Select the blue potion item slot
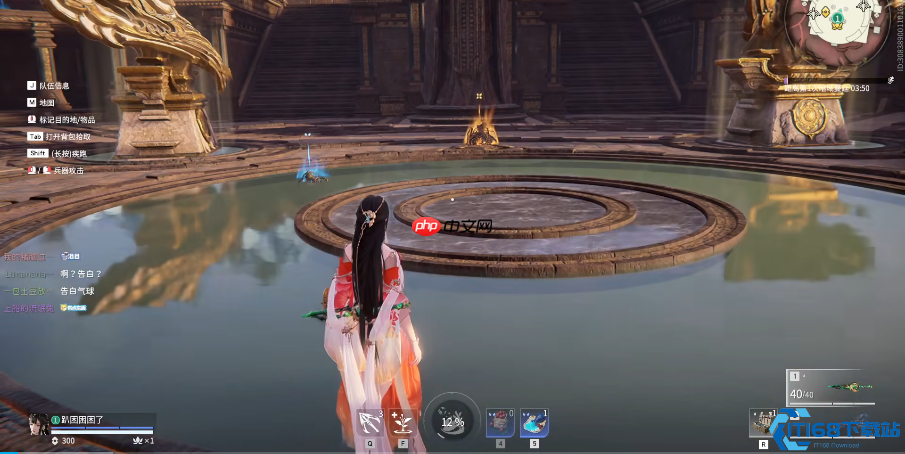 pyautogui.click(x=534, y=423)
